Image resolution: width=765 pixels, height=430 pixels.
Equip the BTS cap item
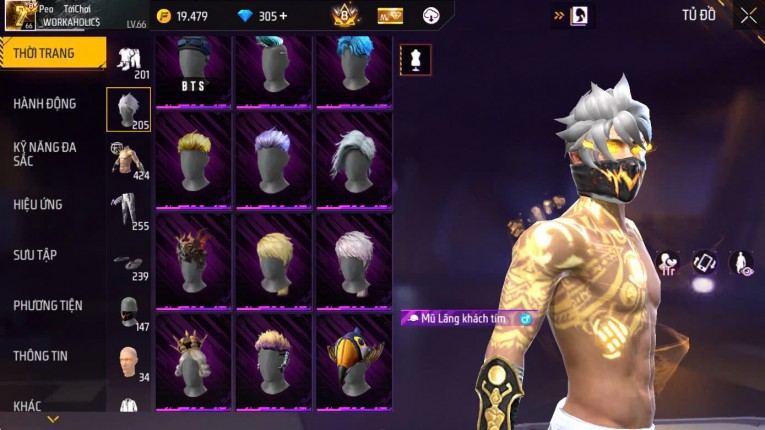(x=193, y=70)
